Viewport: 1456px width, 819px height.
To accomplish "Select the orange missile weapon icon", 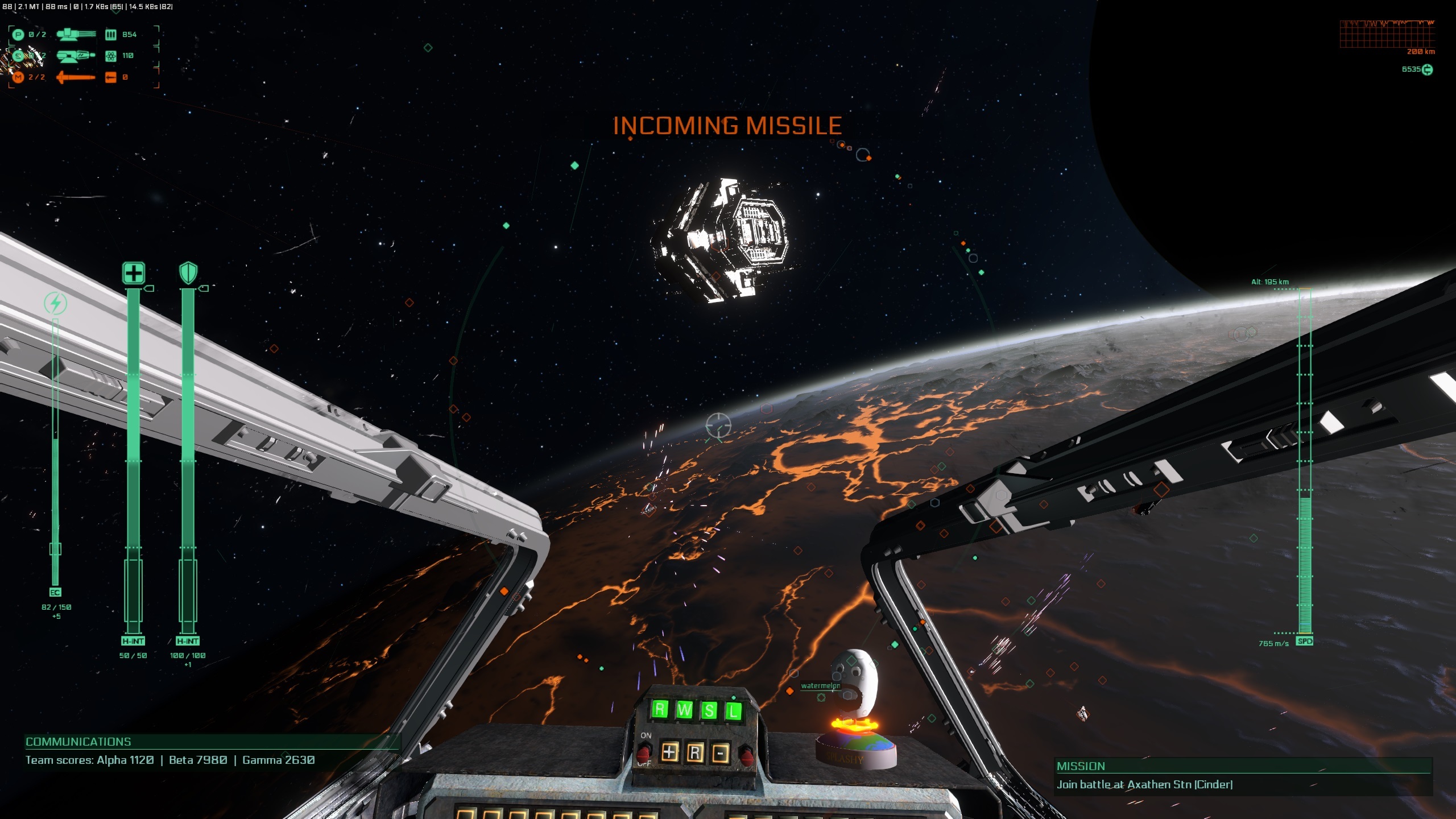I will pos(76,77).
